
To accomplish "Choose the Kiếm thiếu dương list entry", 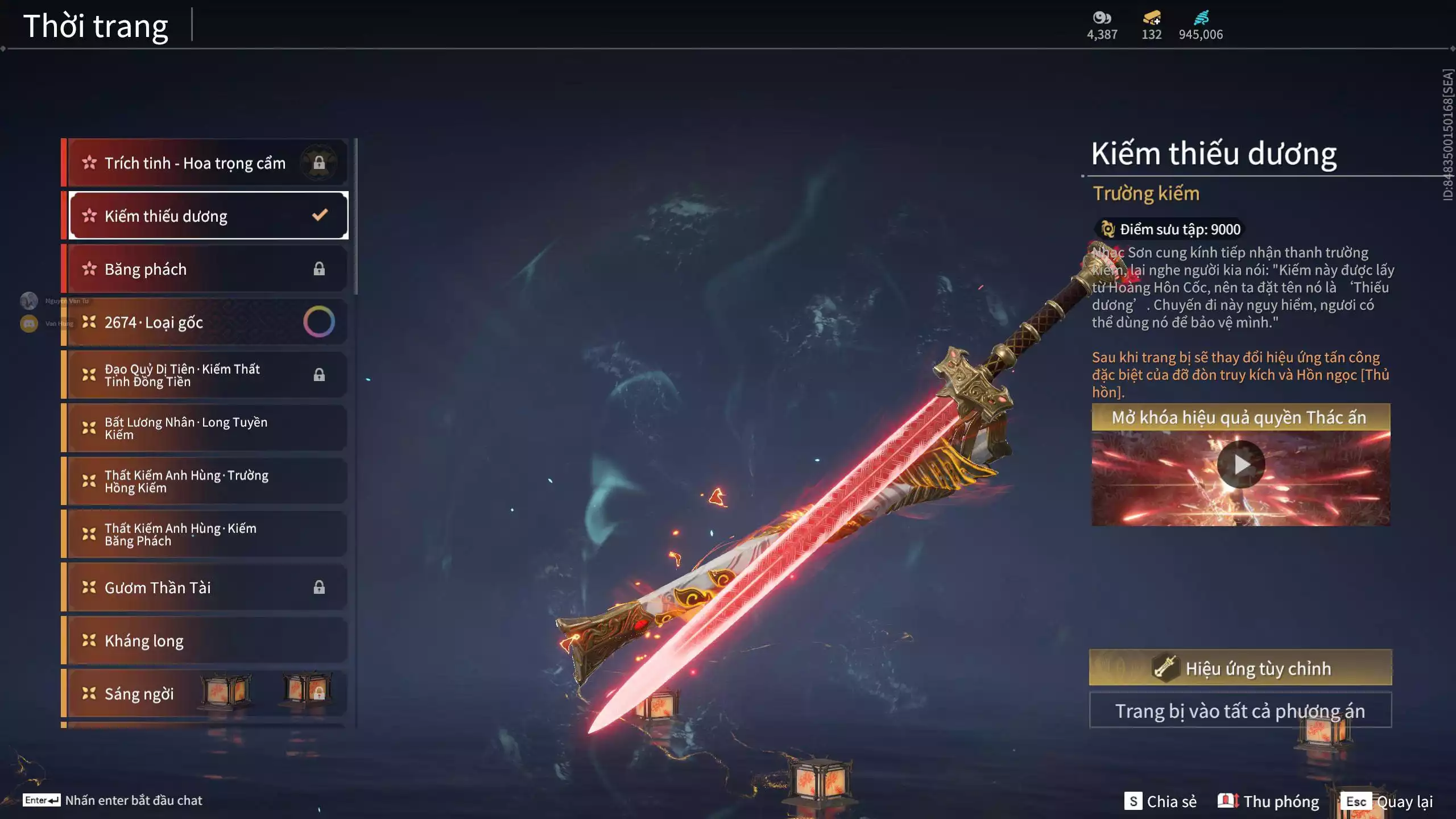I will click(208, 216).
